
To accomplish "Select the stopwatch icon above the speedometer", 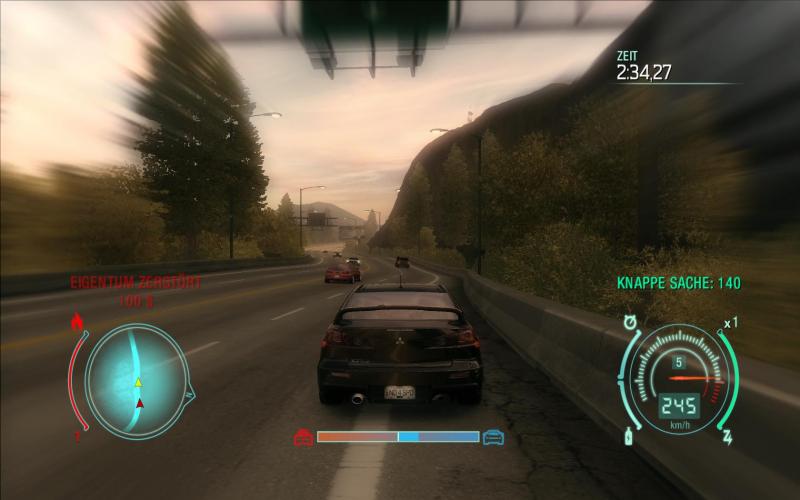I will pos(632,323).
